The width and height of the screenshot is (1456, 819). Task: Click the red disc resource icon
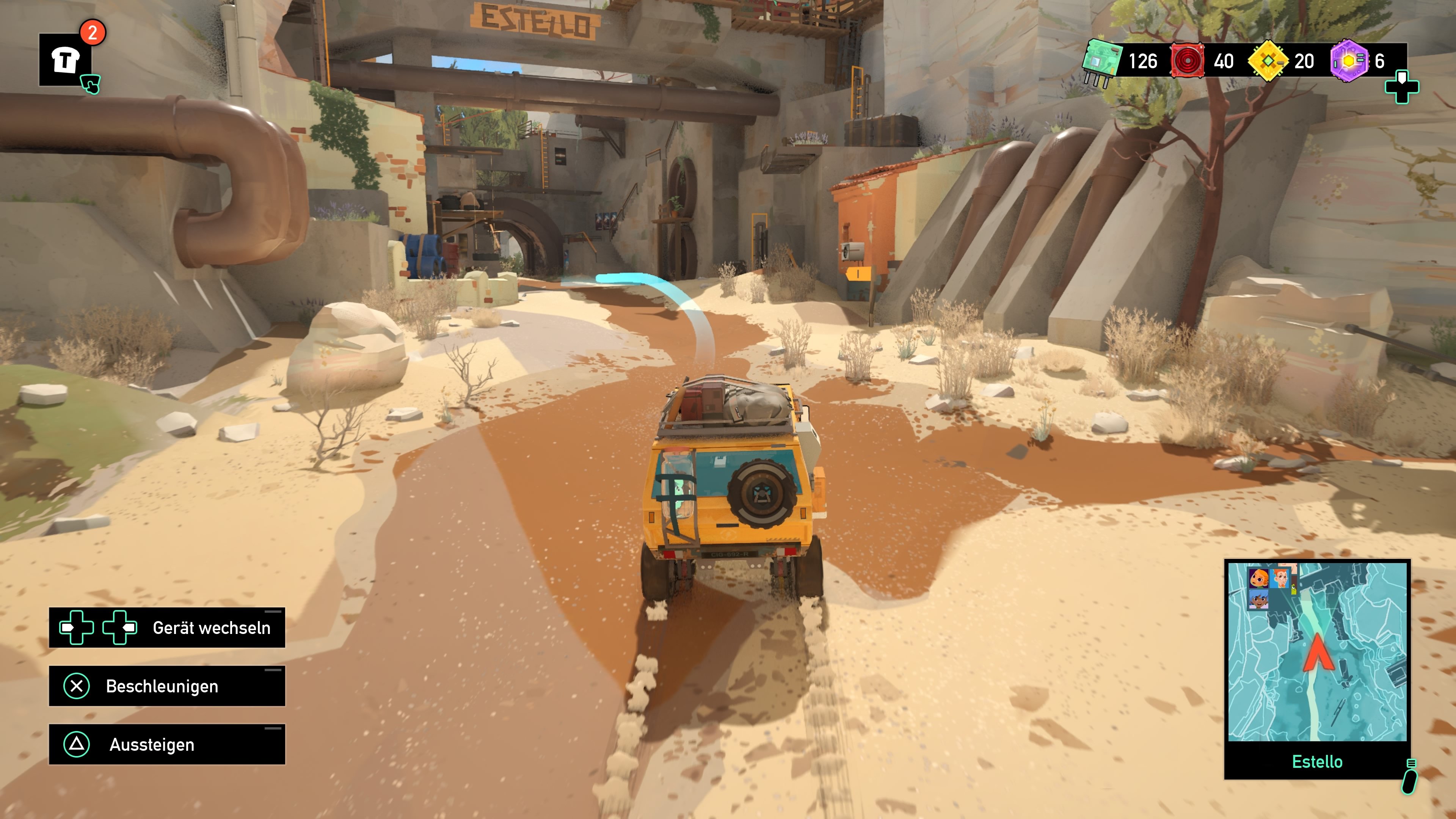(x=1188, y=61)
